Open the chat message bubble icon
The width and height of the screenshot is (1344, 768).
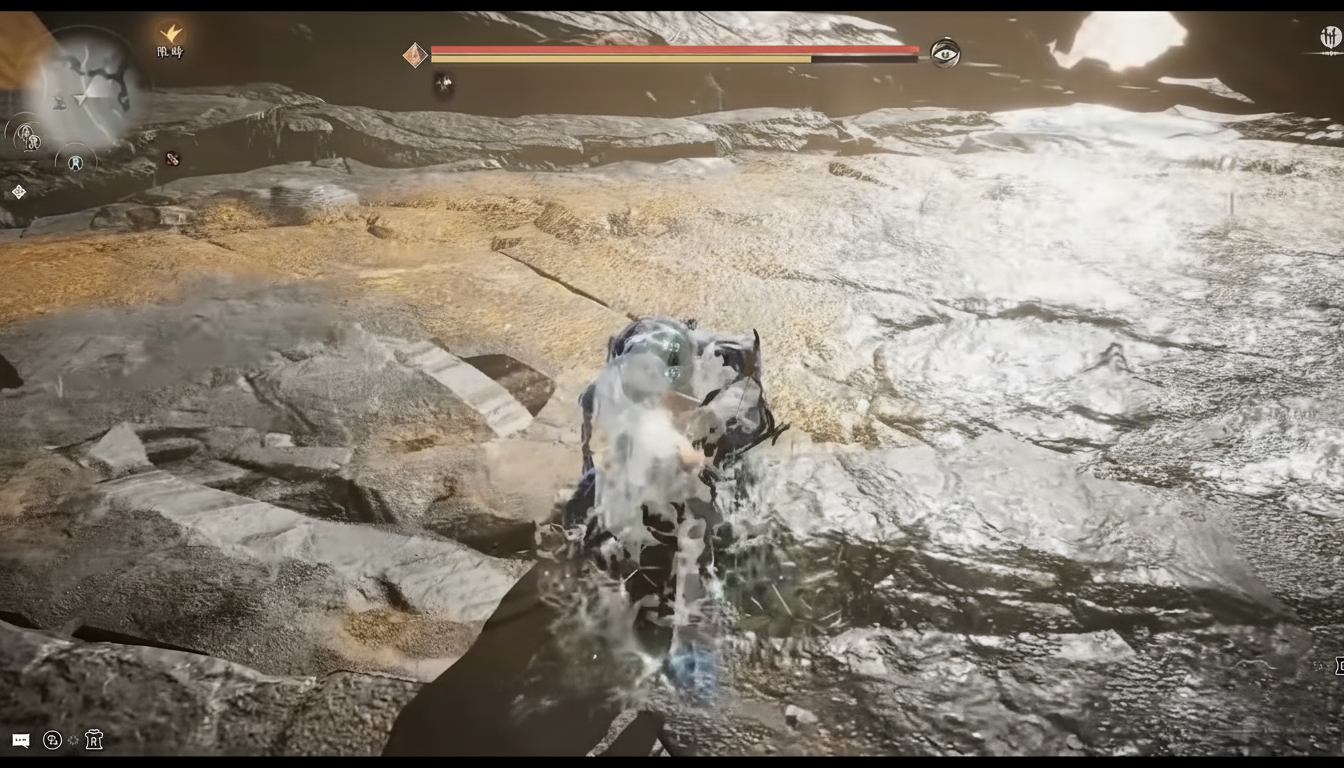coord(21,740)
